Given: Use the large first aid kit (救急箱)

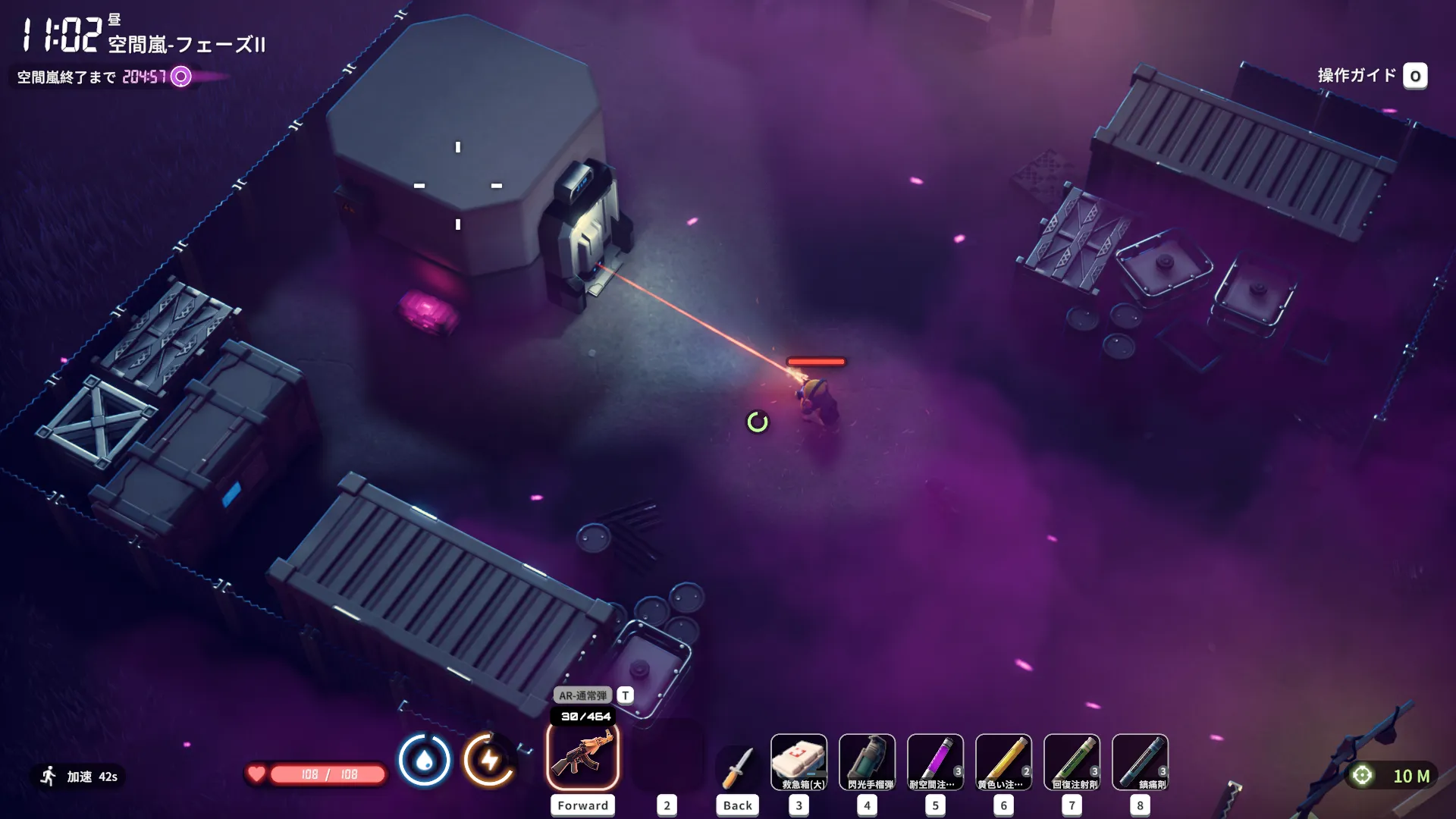Looking at the screenshot, I should click(799, 762).
